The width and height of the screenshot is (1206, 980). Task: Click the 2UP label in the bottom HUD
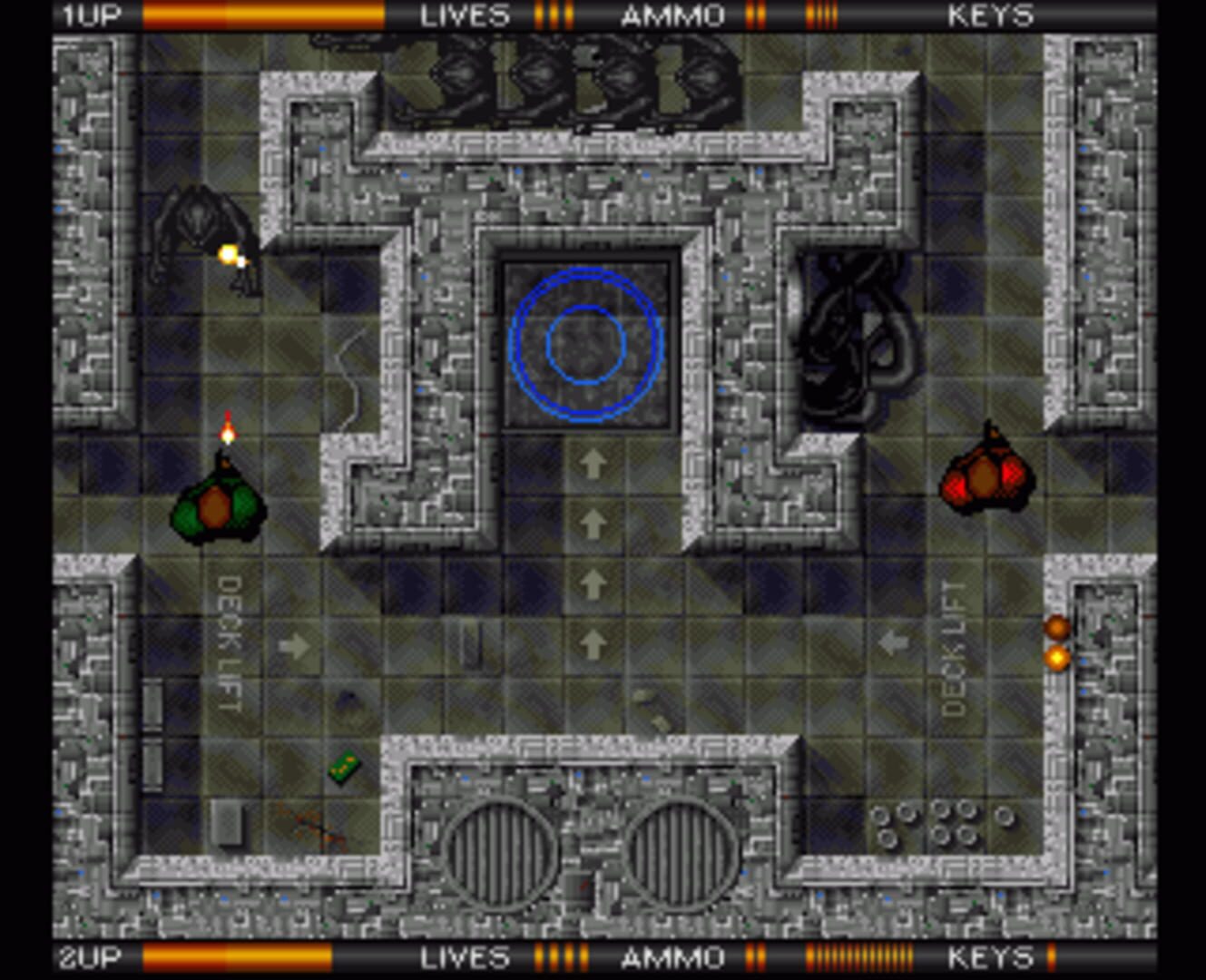click(x=89, y=957)
